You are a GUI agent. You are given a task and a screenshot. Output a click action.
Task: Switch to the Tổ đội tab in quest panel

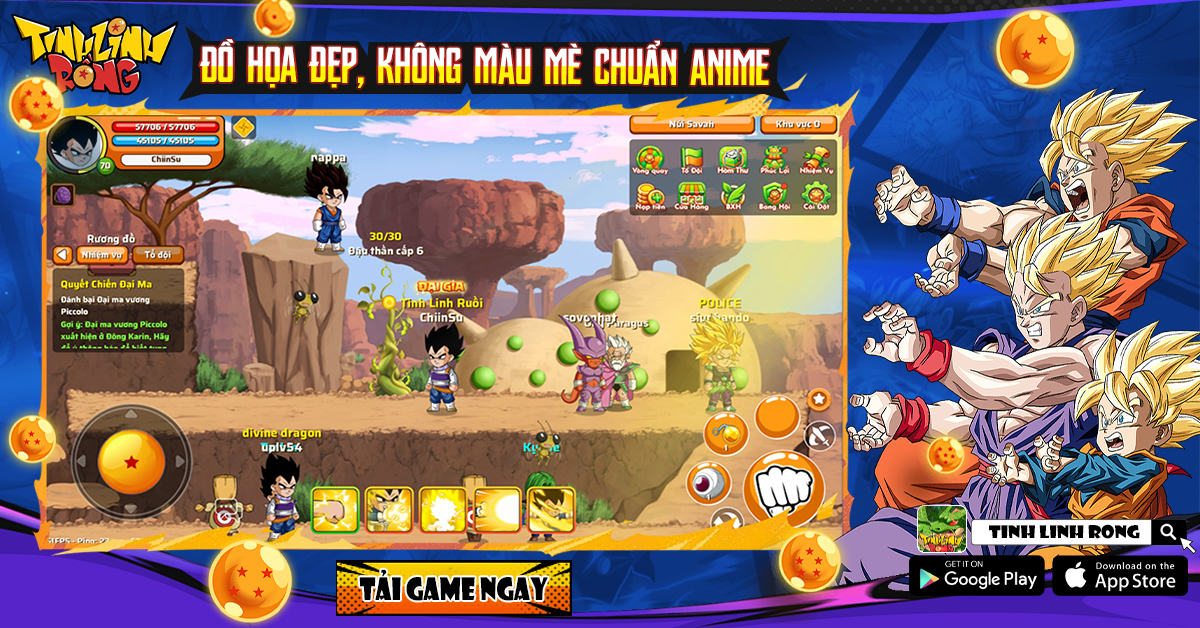[x=157, y=255]
